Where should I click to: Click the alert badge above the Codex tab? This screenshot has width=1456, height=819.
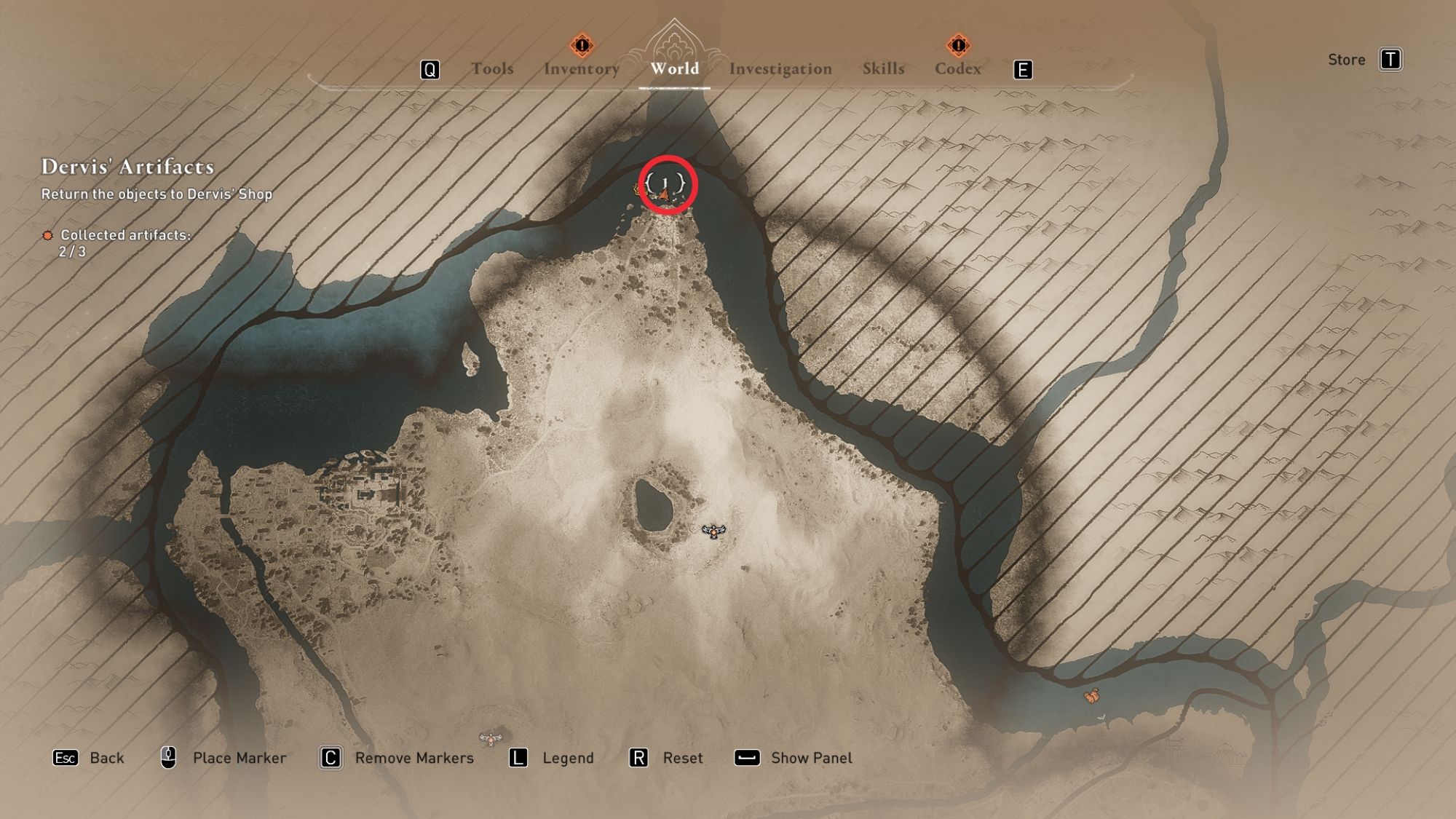(x=958, y=45)
